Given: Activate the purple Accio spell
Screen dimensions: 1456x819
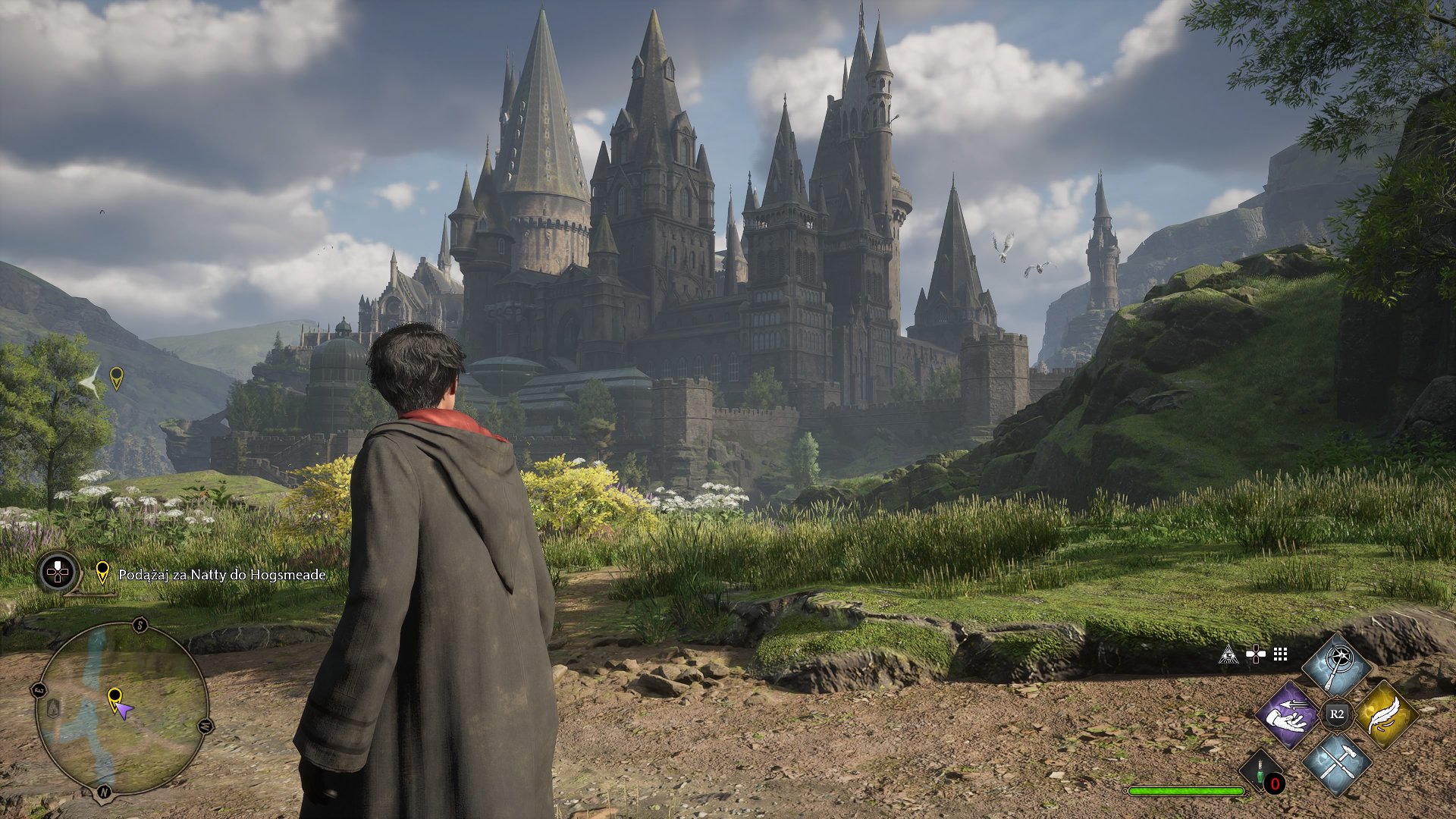Looking at the screenshot, I should (x=1288, y=714).
